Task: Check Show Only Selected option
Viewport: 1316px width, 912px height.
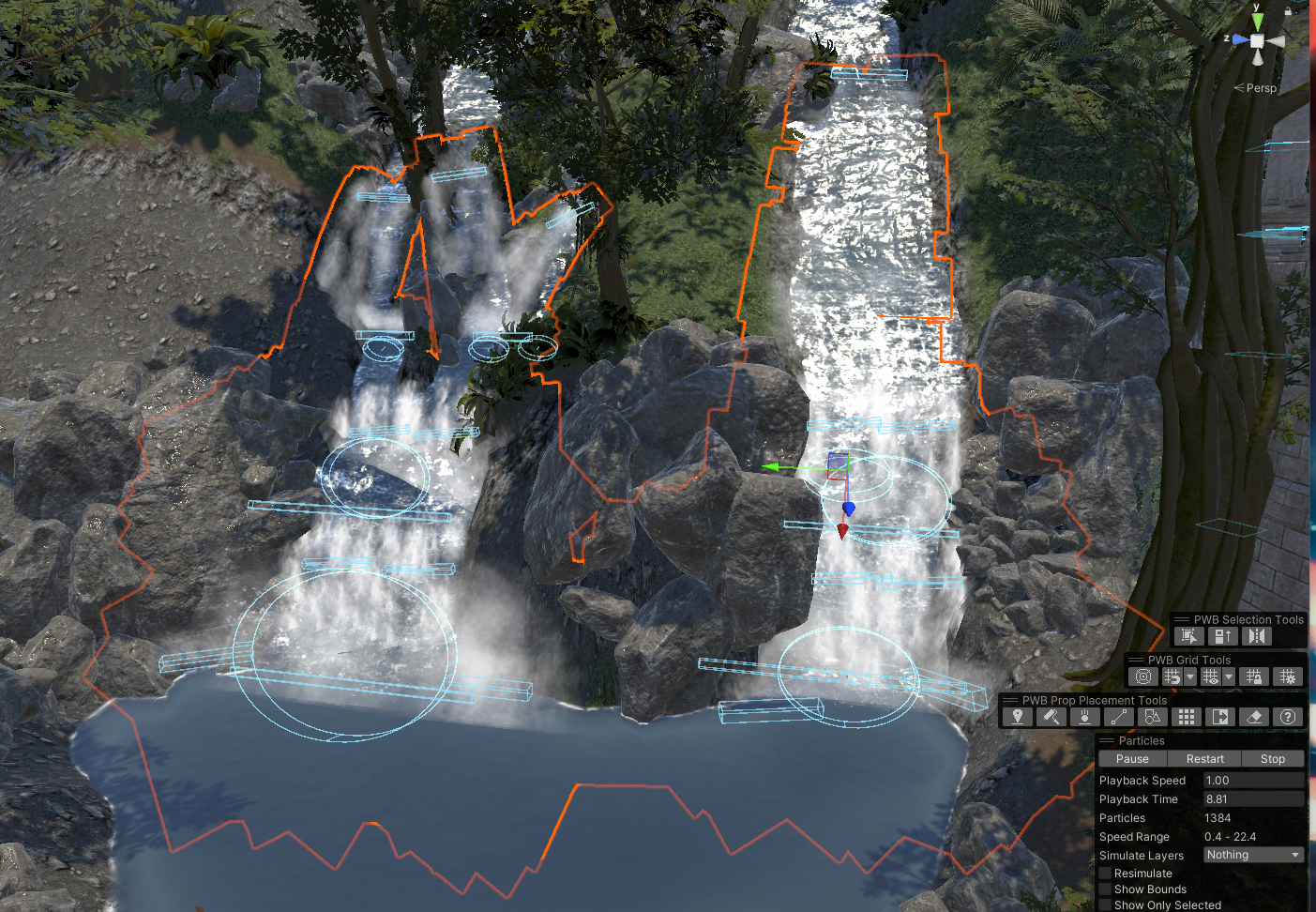Action: 1105,905
